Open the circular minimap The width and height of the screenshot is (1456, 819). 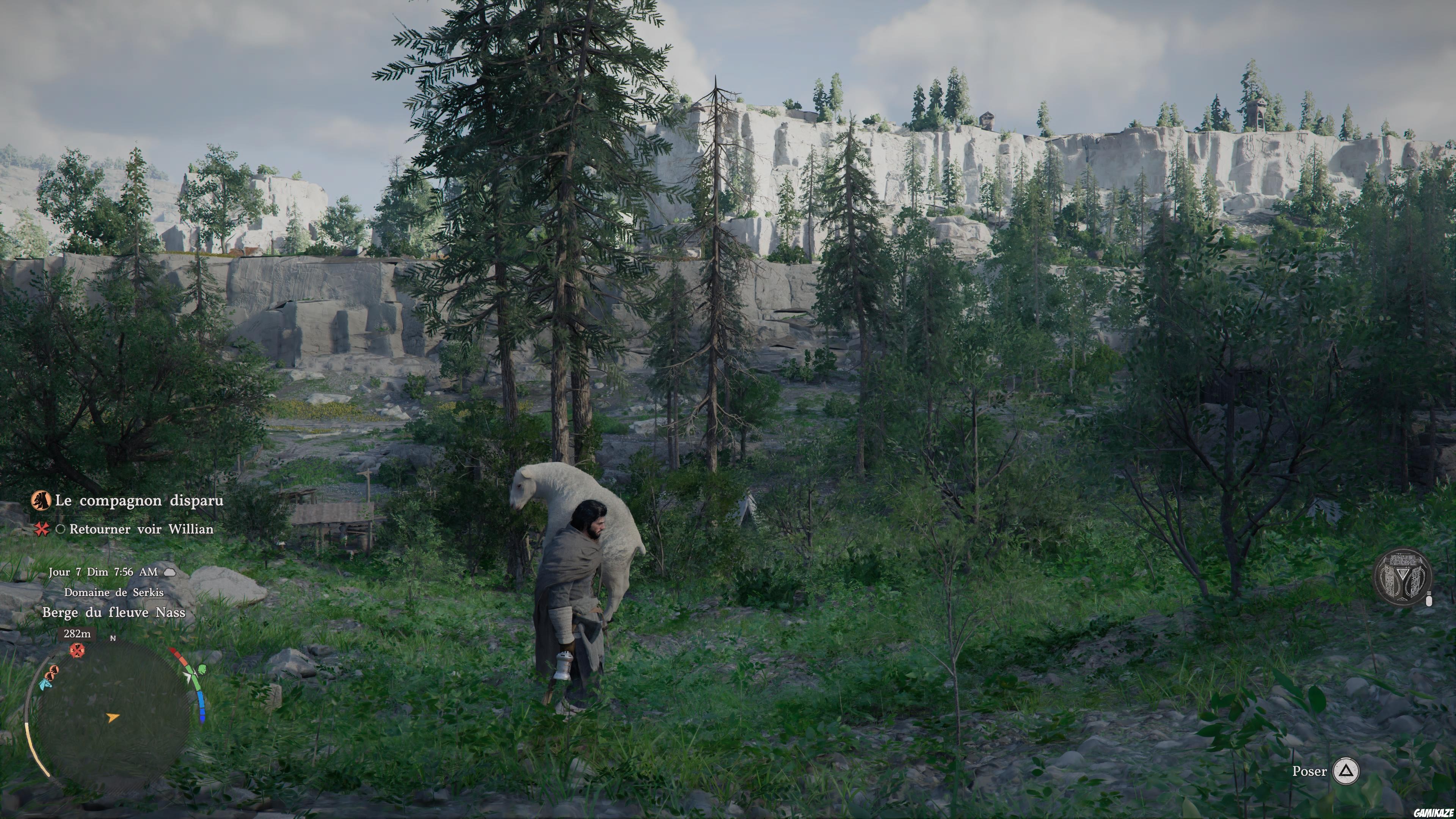(114, 715)
